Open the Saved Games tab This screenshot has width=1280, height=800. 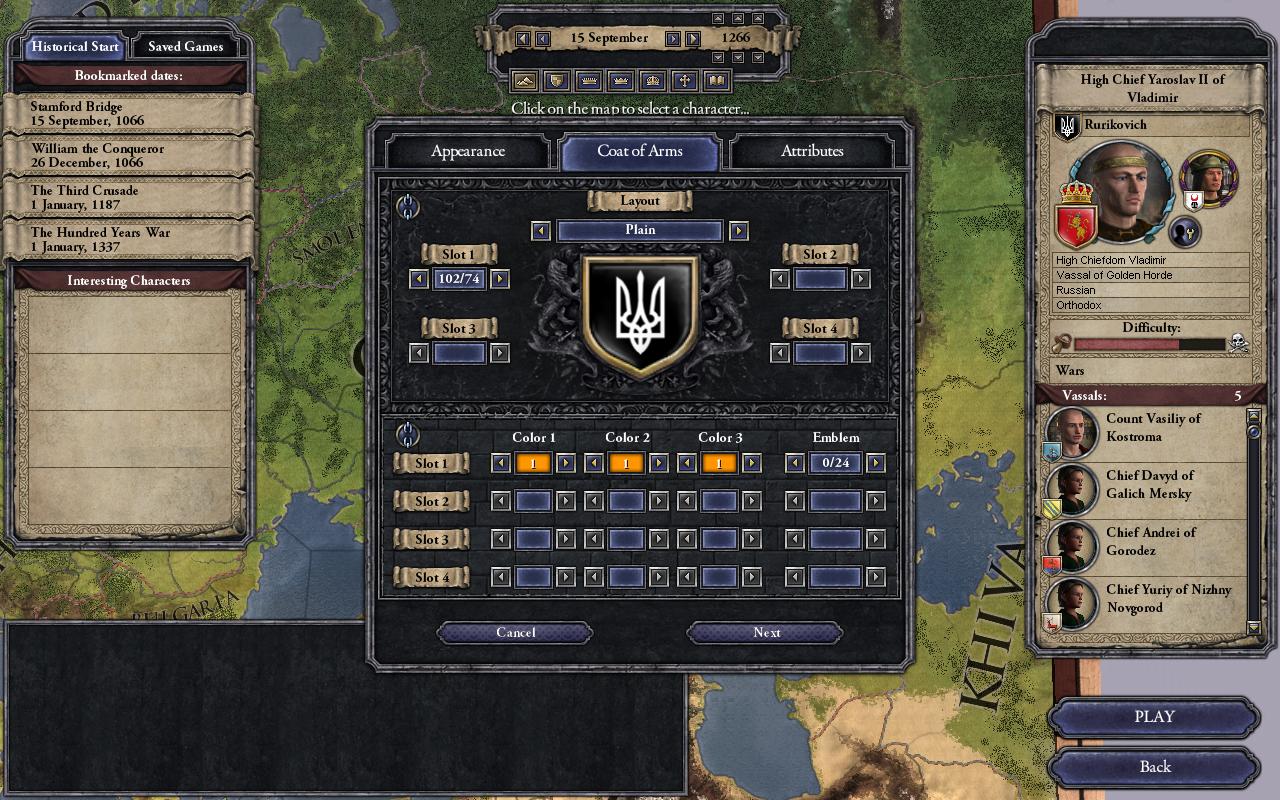(x=185, y=46)
